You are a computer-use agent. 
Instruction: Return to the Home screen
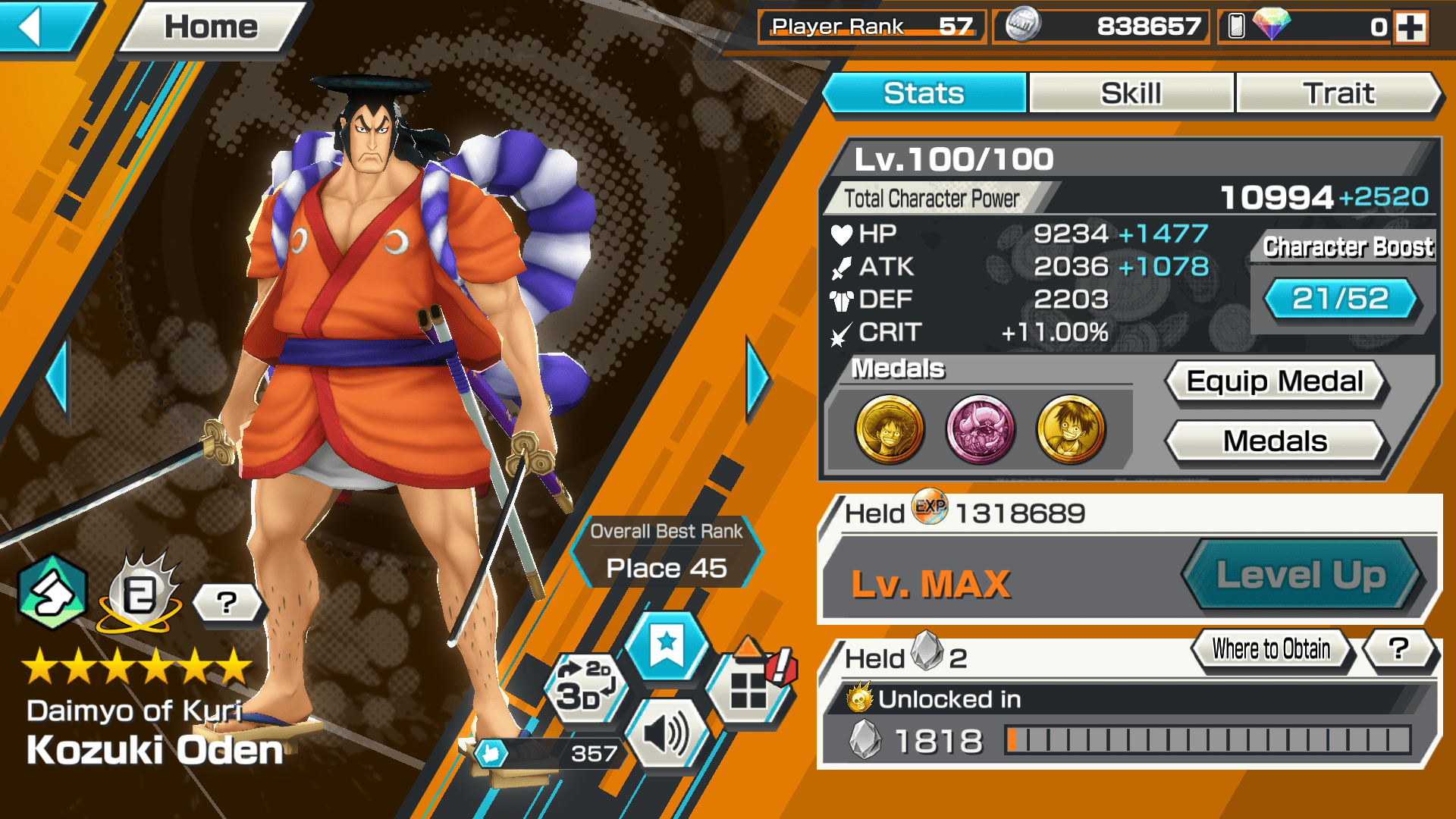212,27
